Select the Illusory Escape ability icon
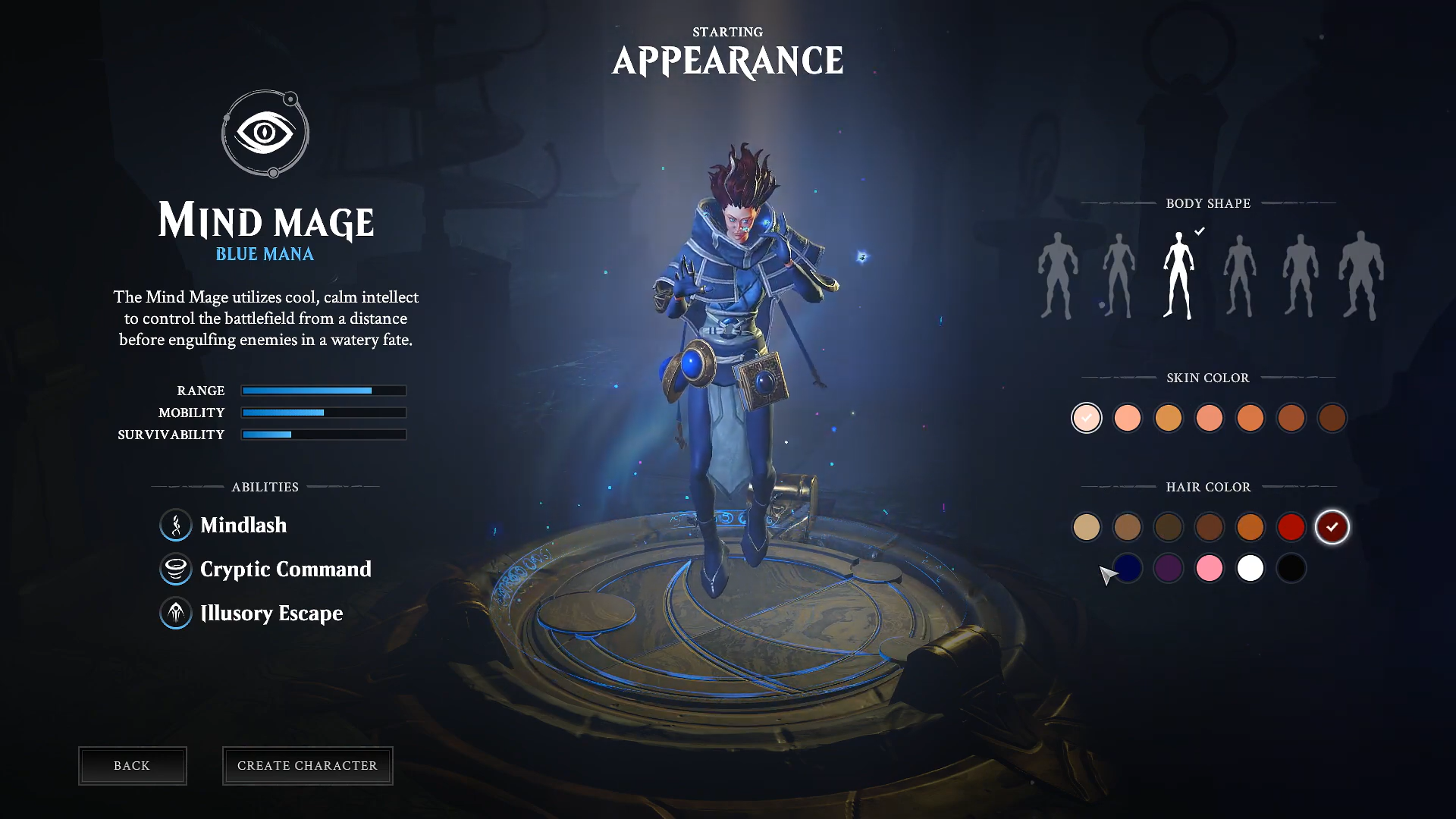The height and width of the screenshot is (819, 1456). point(176,613)
